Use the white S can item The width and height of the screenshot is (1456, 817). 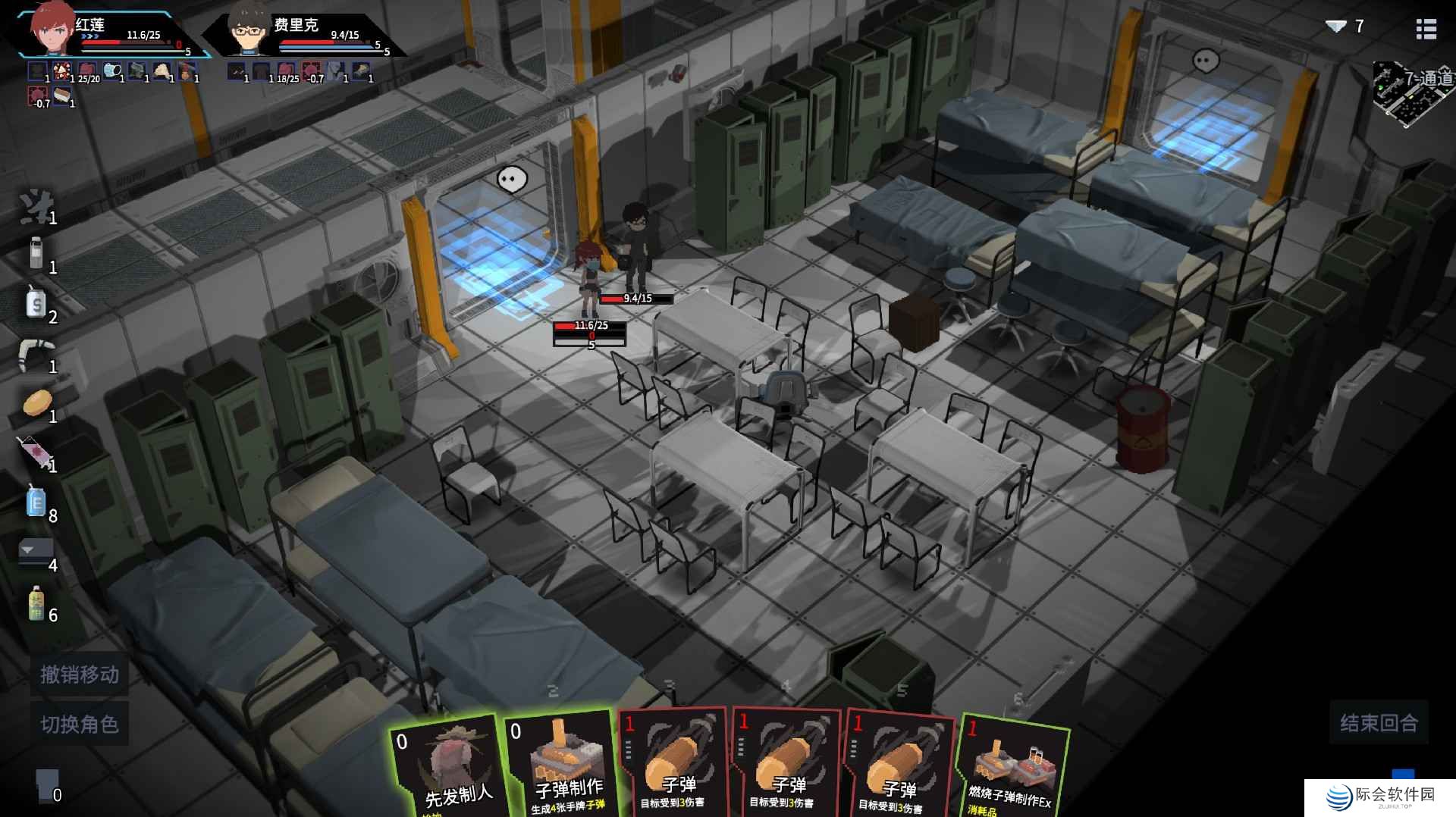[x=35, y=303]
